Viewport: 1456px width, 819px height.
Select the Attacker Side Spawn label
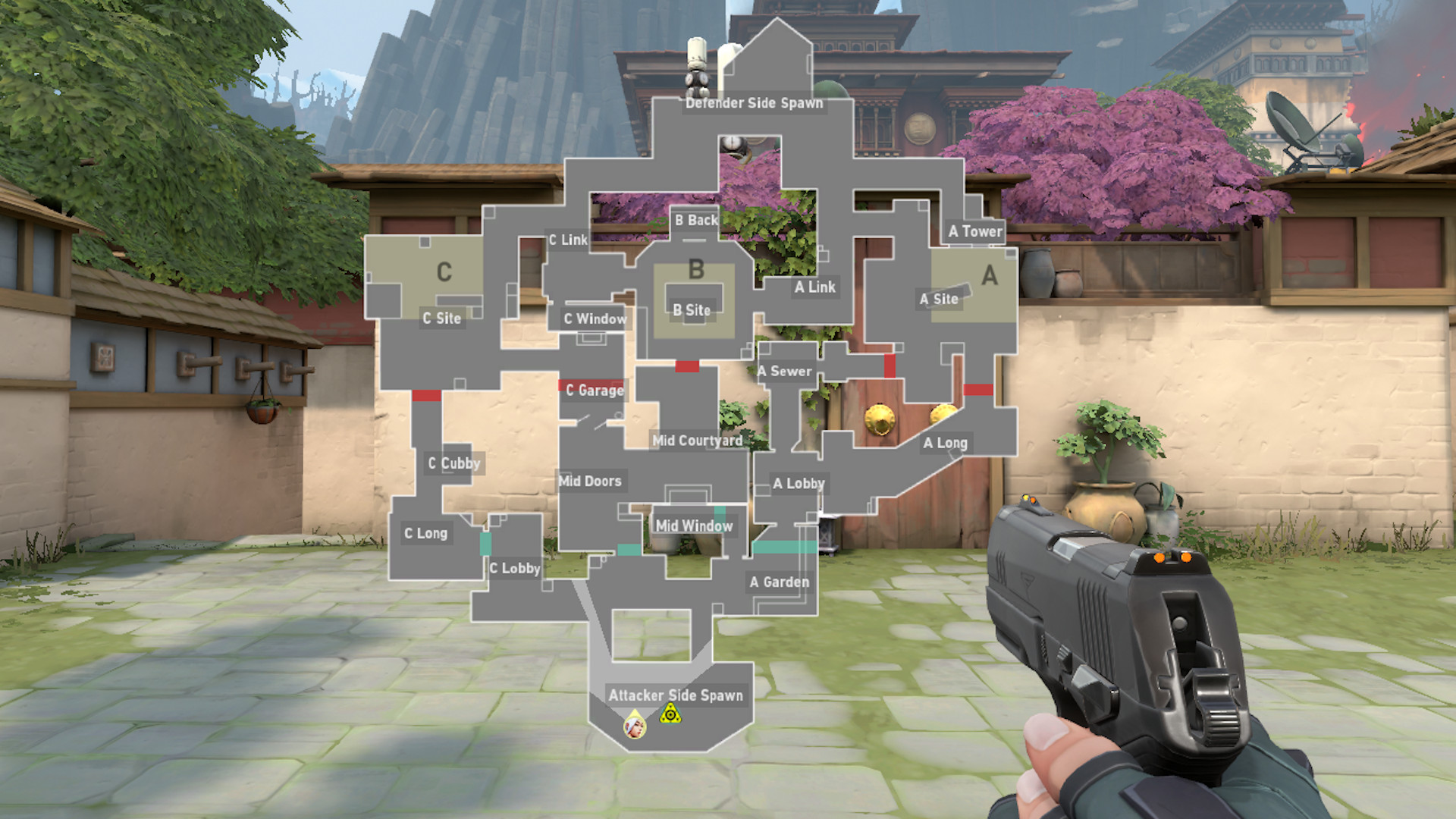click(677, 695)
